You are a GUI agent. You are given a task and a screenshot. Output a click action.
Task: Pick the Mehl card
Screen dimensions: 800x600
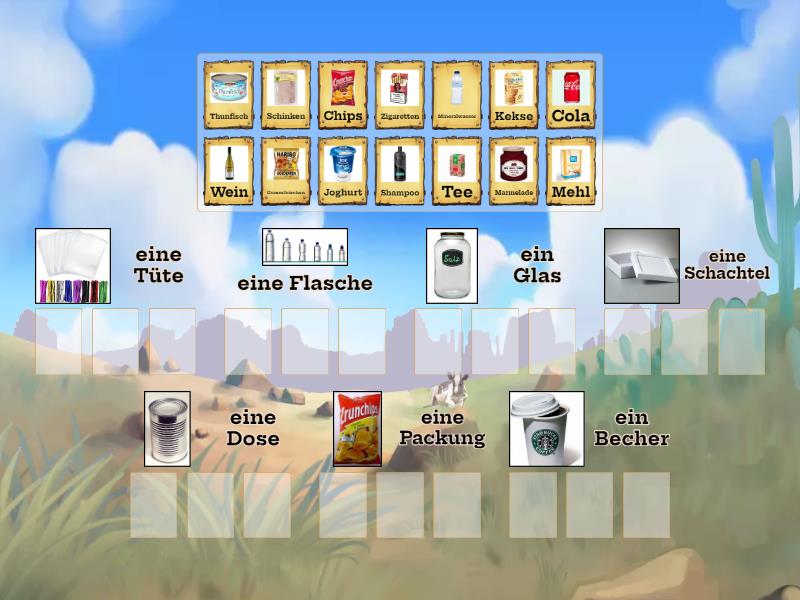pyautogui.click(x=570, y=171)
